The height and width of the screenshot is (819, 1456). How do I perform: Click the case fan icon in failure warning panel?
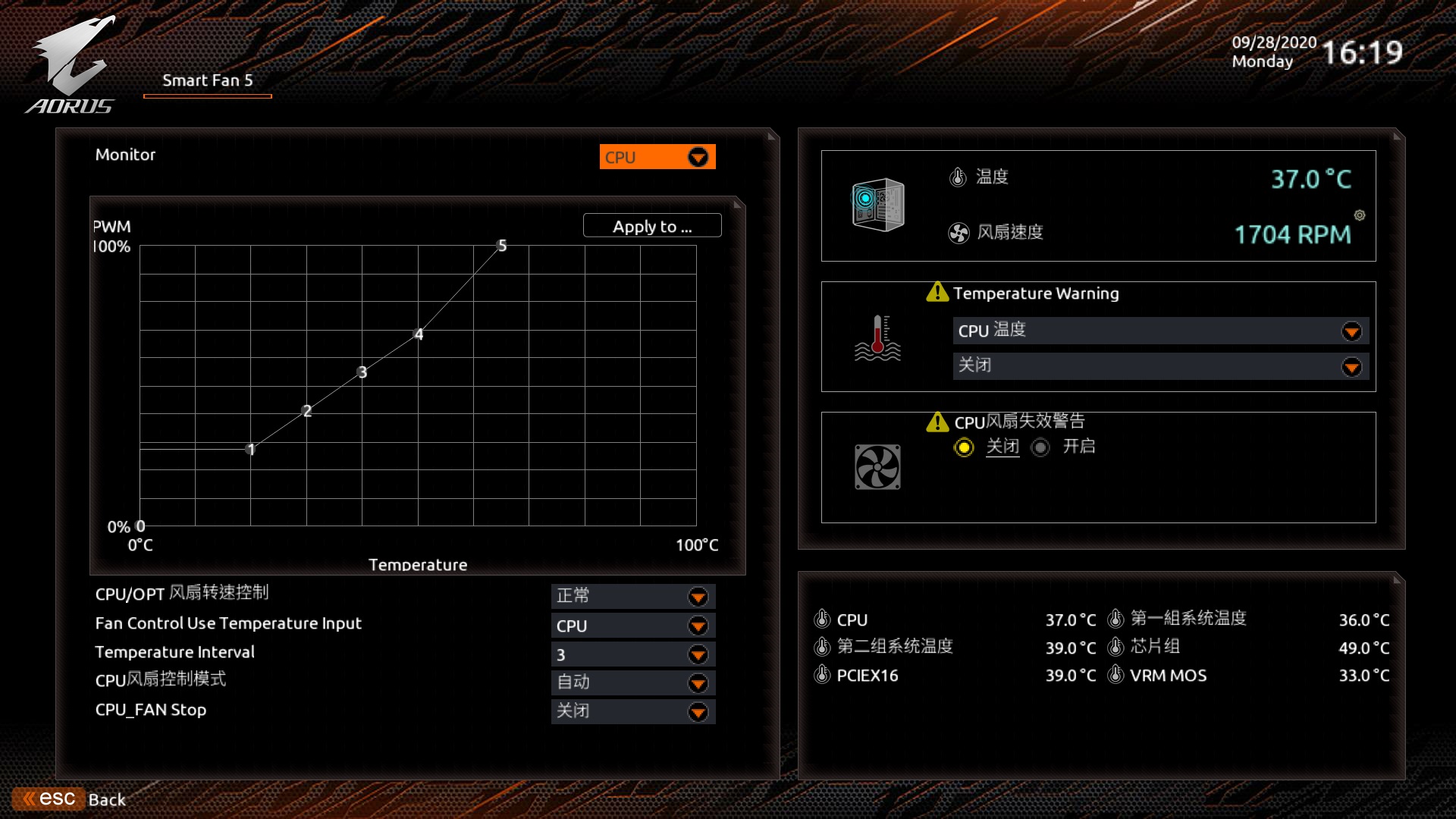click(876, 466)
